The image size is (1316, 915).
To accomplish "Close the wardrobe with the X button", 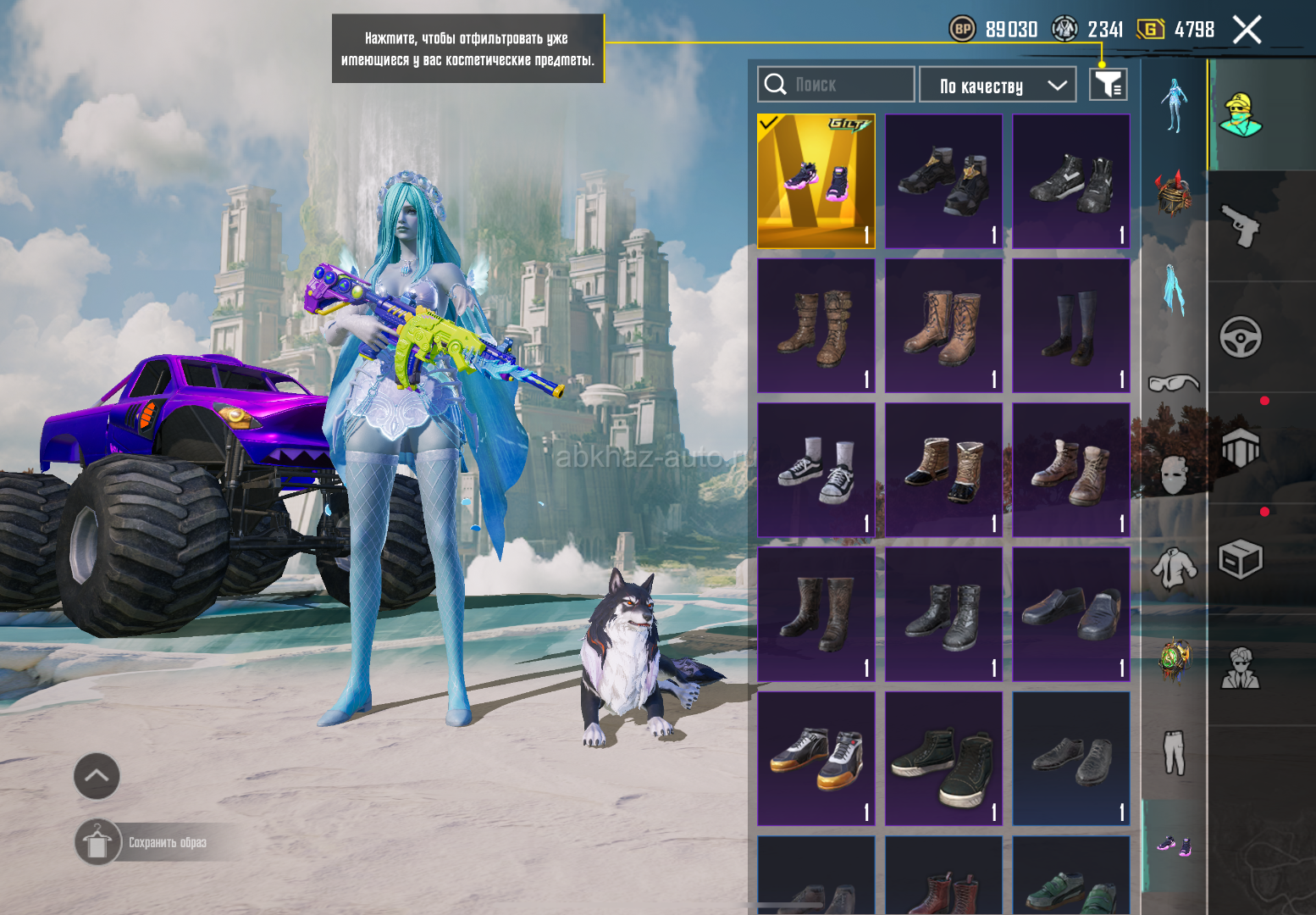I will click(x=1247, y=30).
